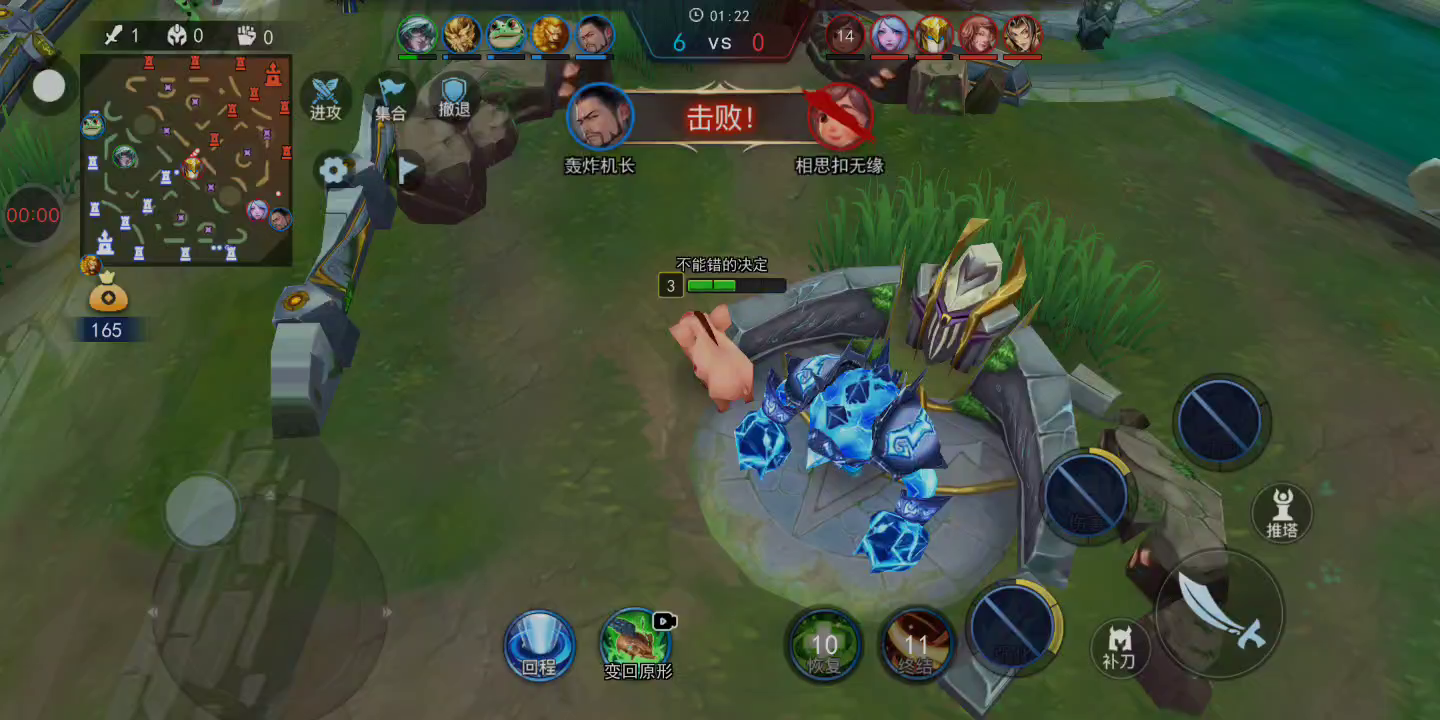1440x720 pixels.
Task: Select the 恢复 heal ability
Action: (x=824, y=645)
